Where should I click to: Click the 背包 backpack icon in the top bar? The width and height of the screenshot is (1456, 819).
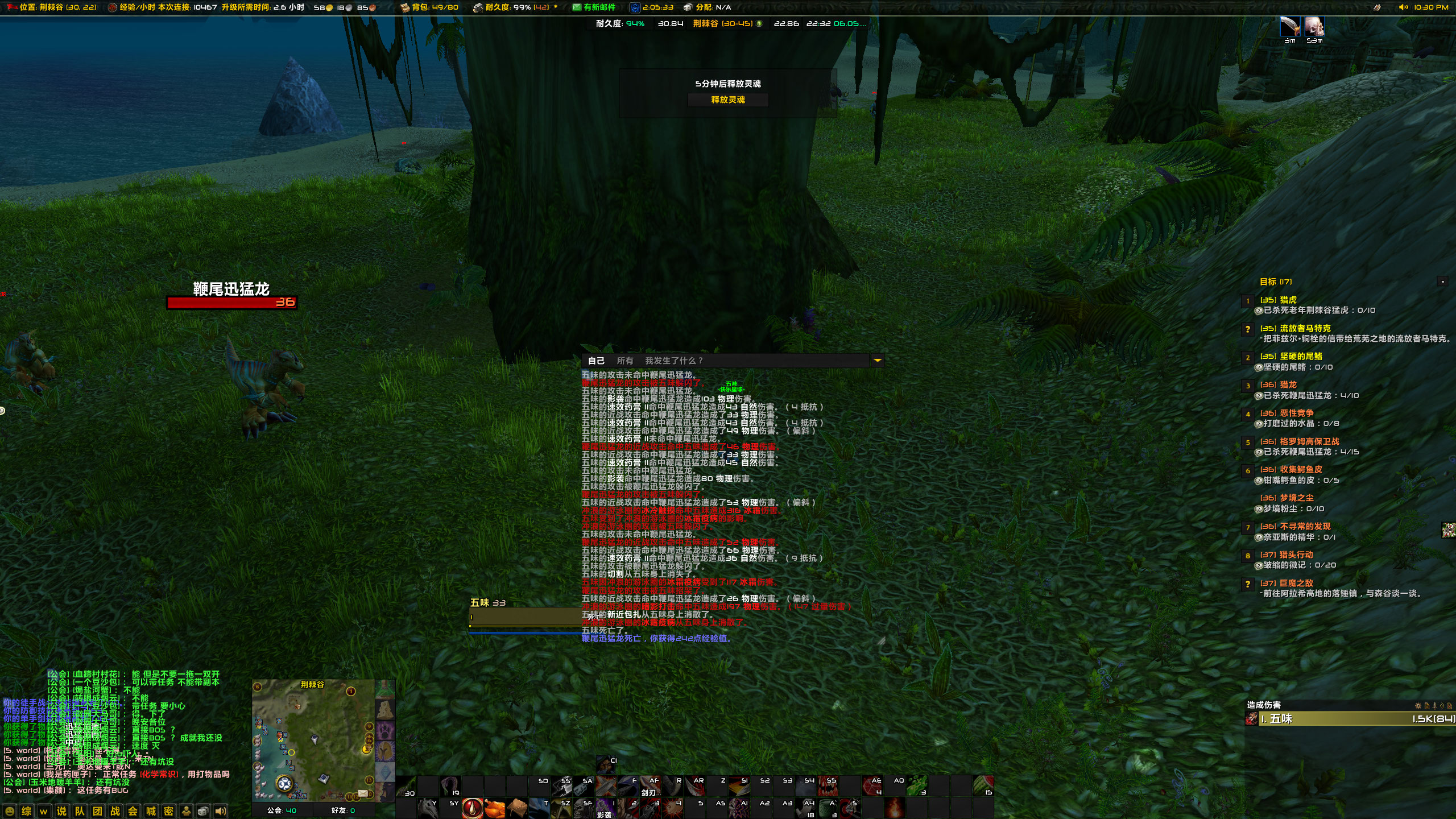click(404, 8)
